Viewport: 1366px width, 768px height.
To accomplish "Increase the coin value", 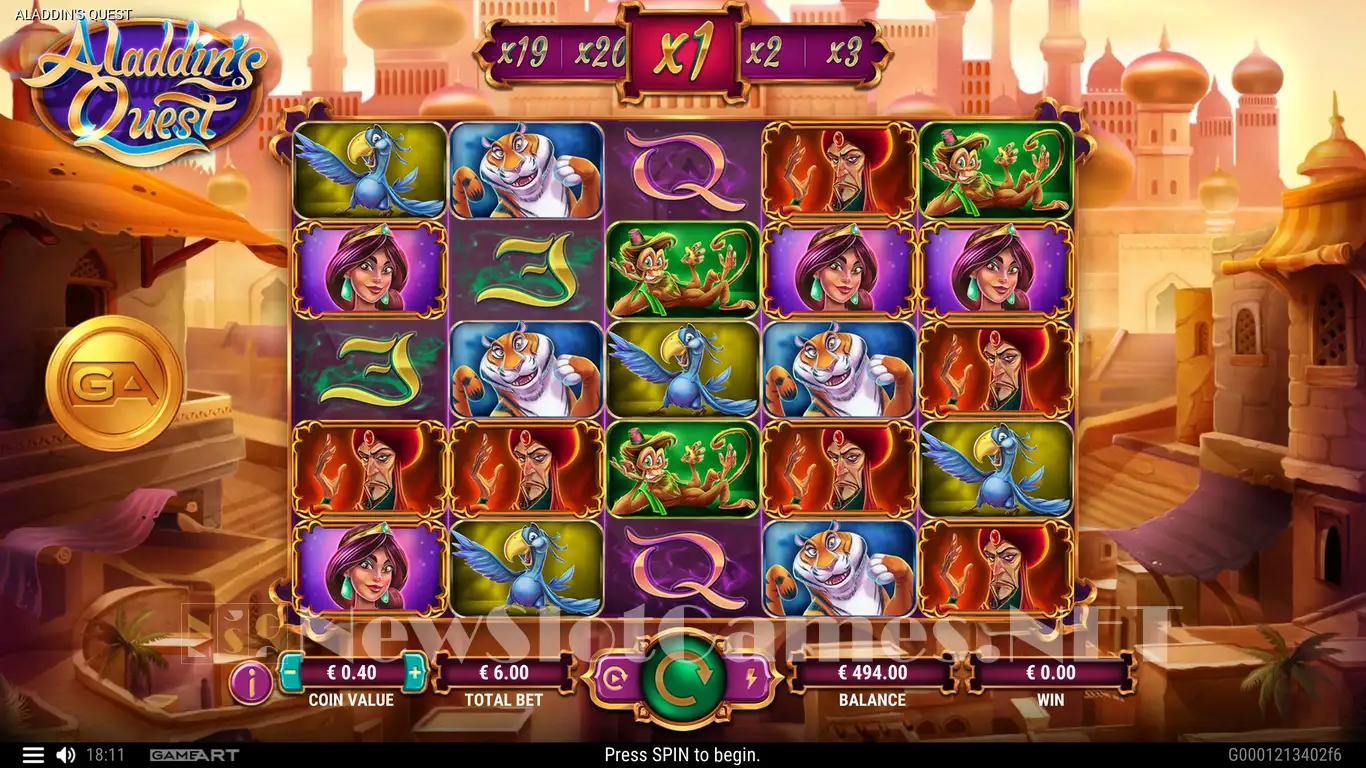I will 415,673.
